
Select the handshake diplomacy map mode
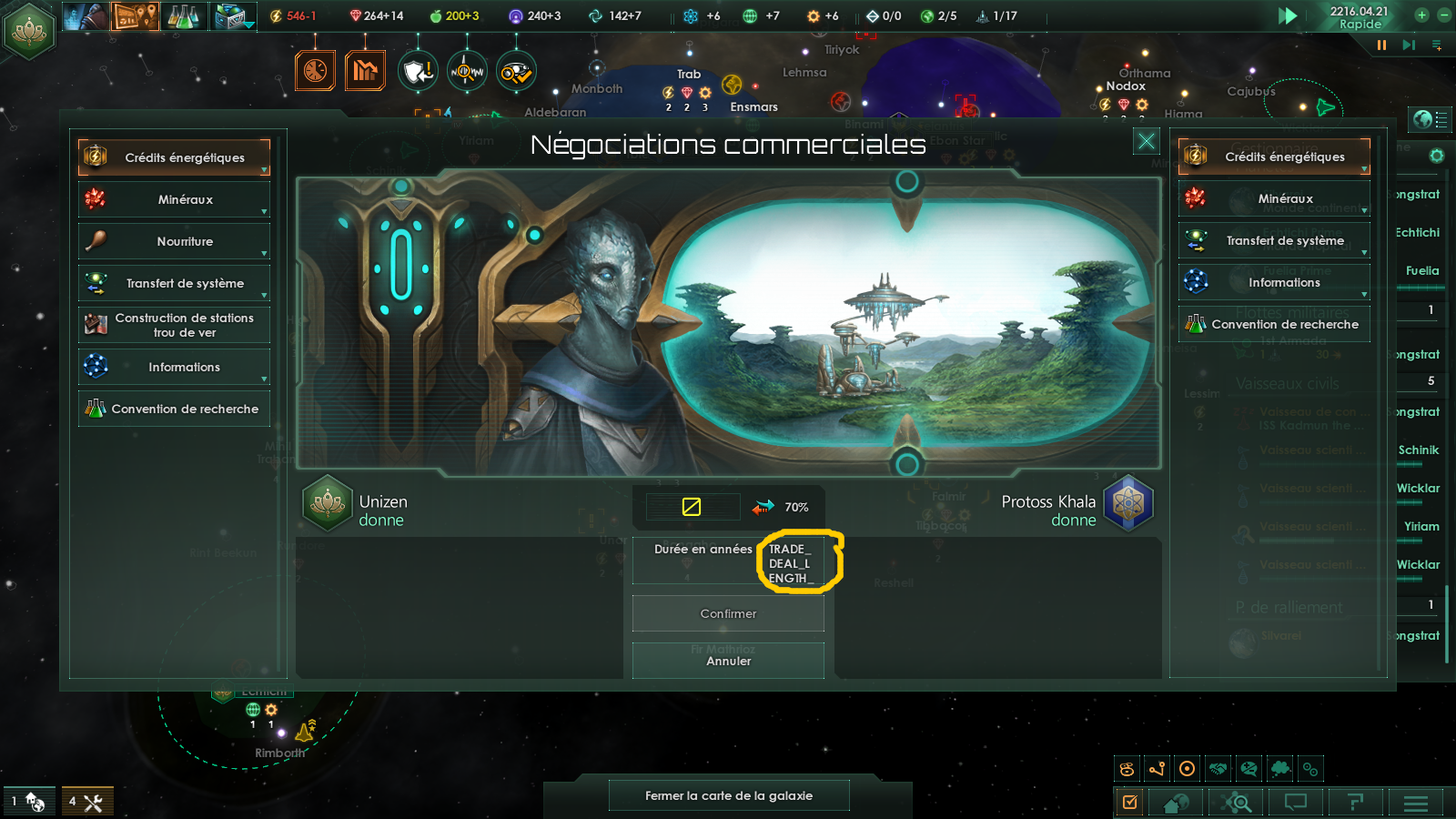[1218, 768]
